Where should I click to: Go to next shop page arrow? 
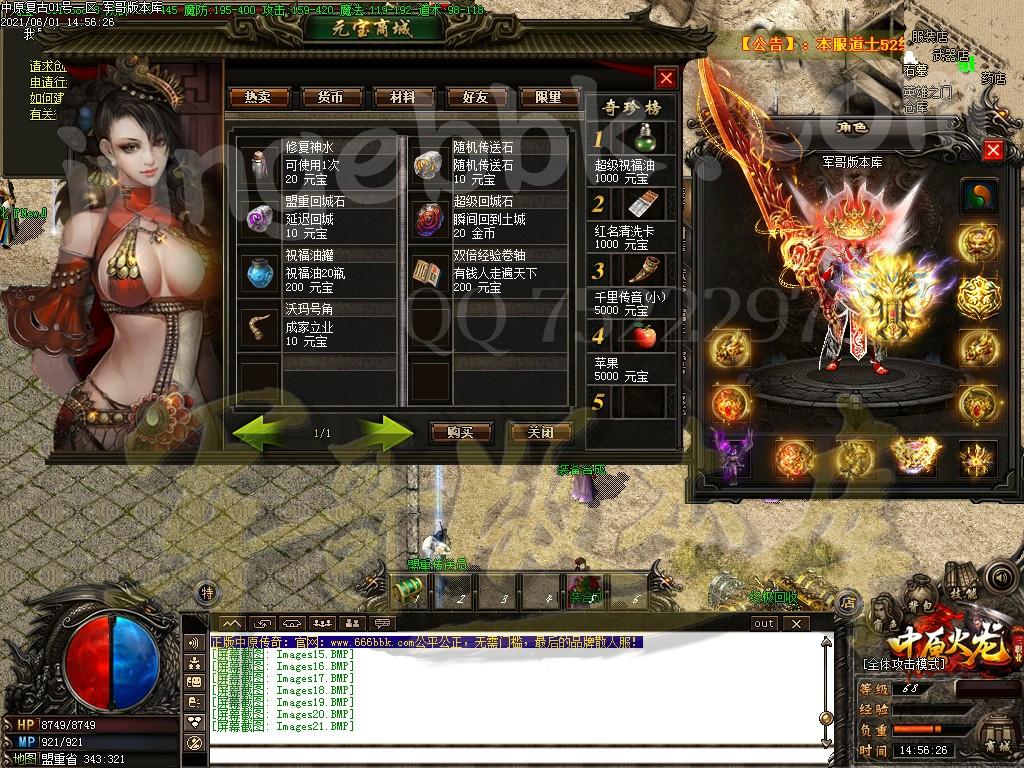click(385, 432)
